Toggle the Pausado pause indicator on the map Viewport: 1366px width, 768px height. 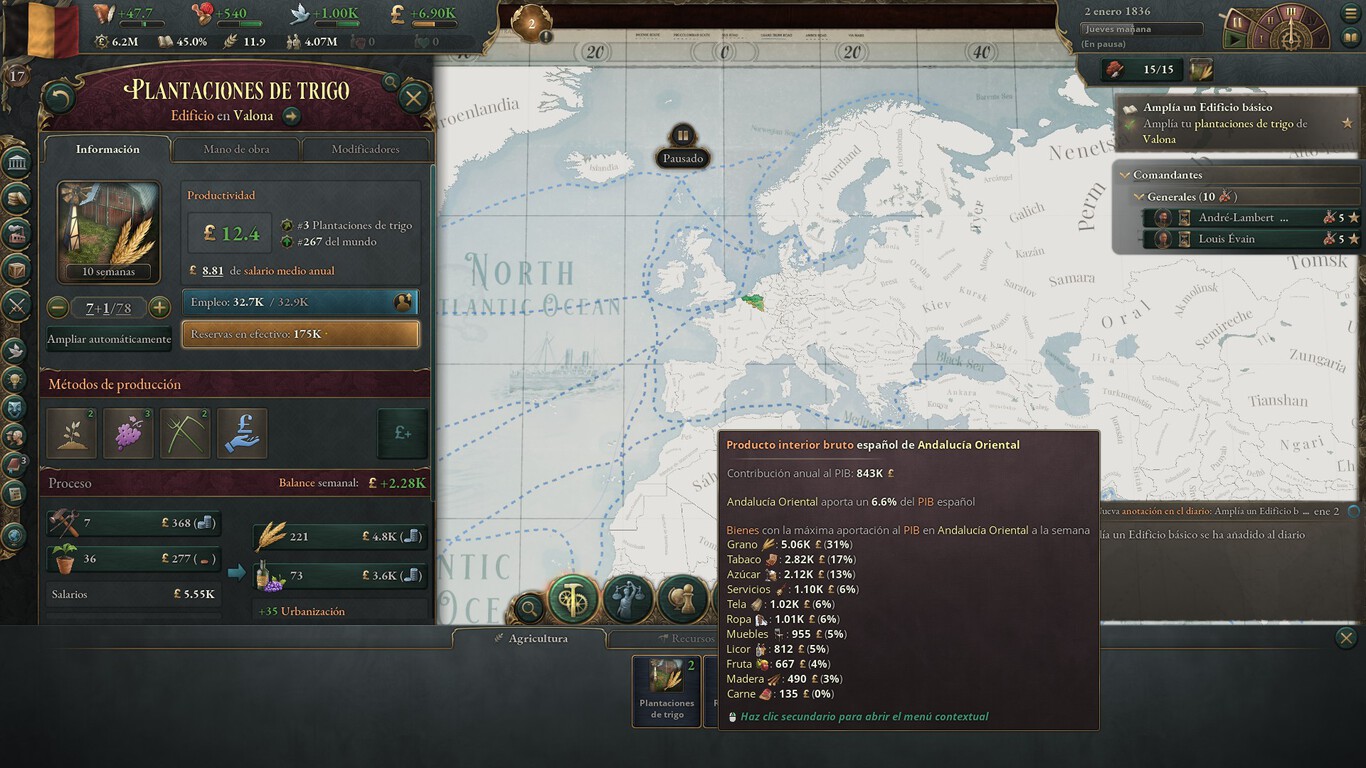click(x=683, y=145)
